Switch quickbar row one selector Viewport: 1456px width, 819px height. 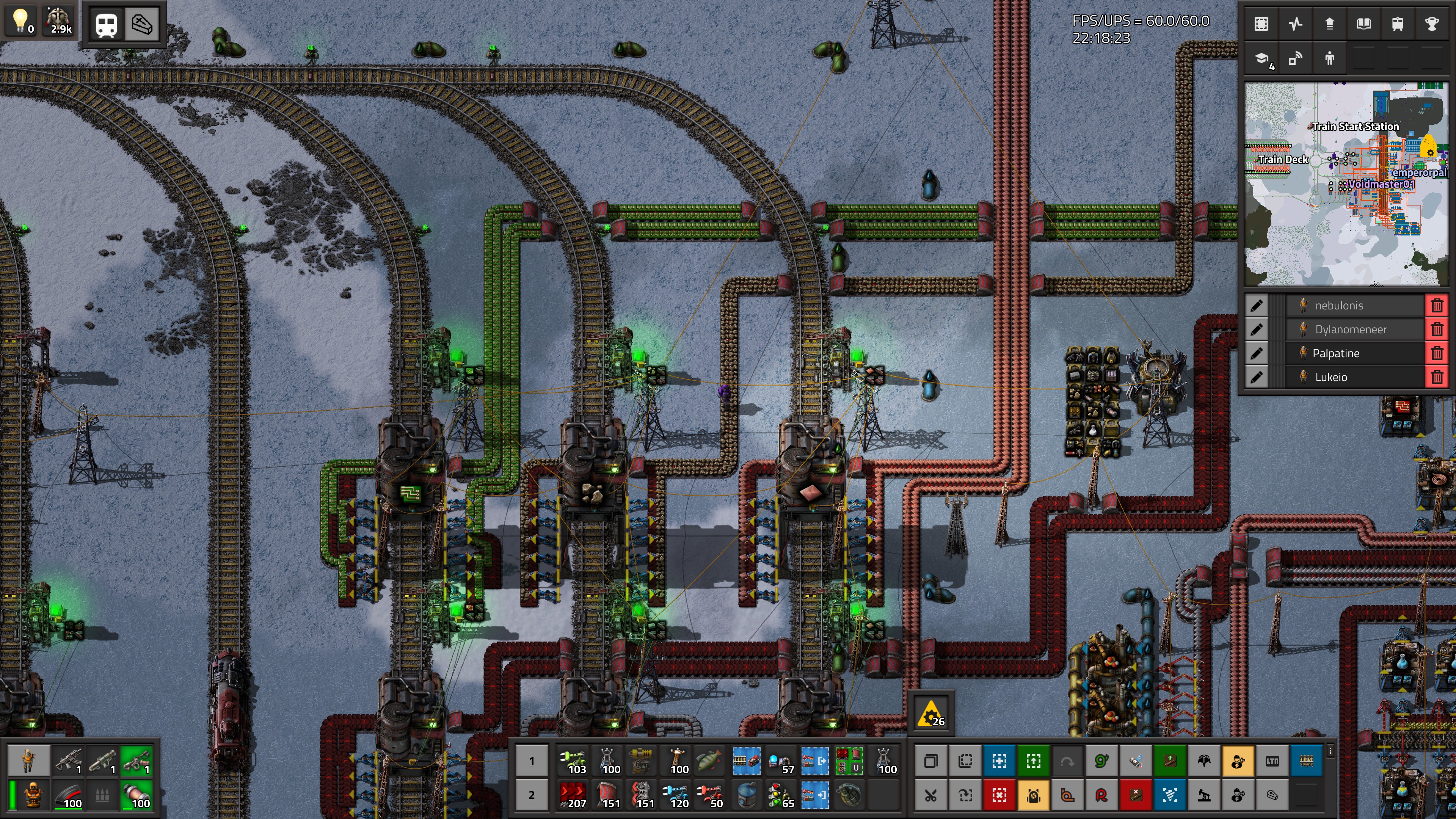click(x=531, y=761)
